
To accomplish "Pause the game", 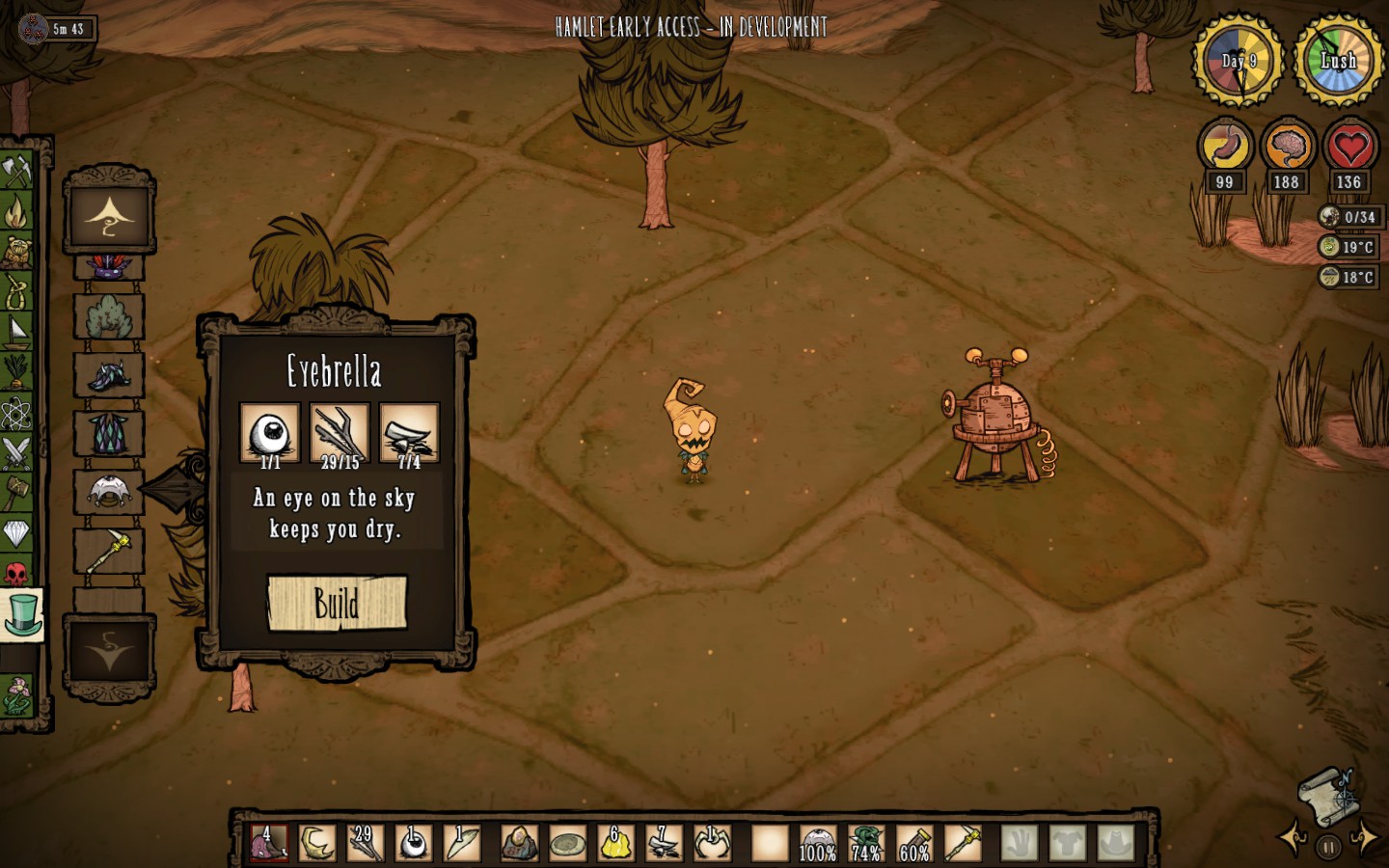I will click(1328, 848).
